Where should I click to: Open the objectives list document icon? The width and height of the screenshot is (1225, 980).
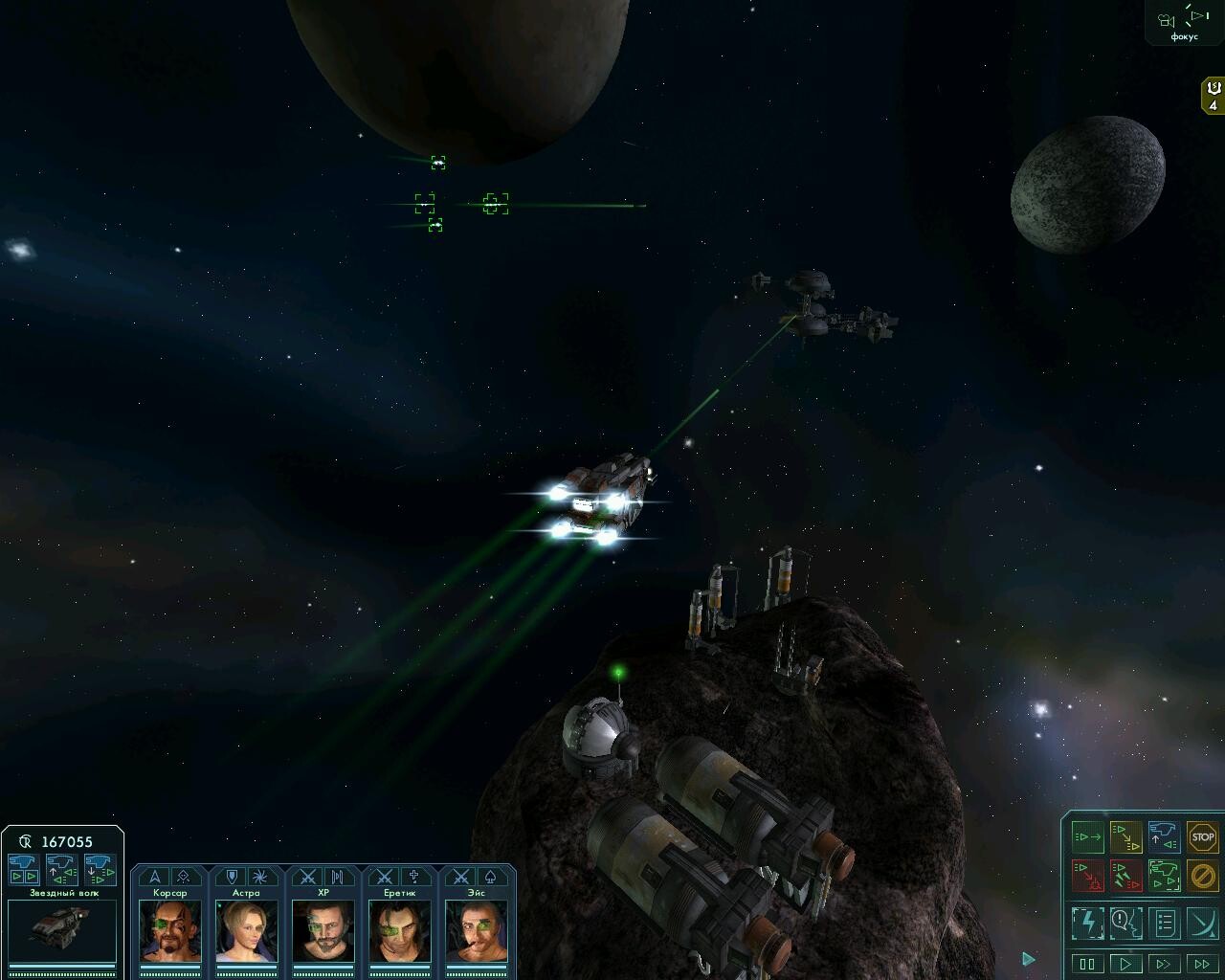pos(1164,923)
